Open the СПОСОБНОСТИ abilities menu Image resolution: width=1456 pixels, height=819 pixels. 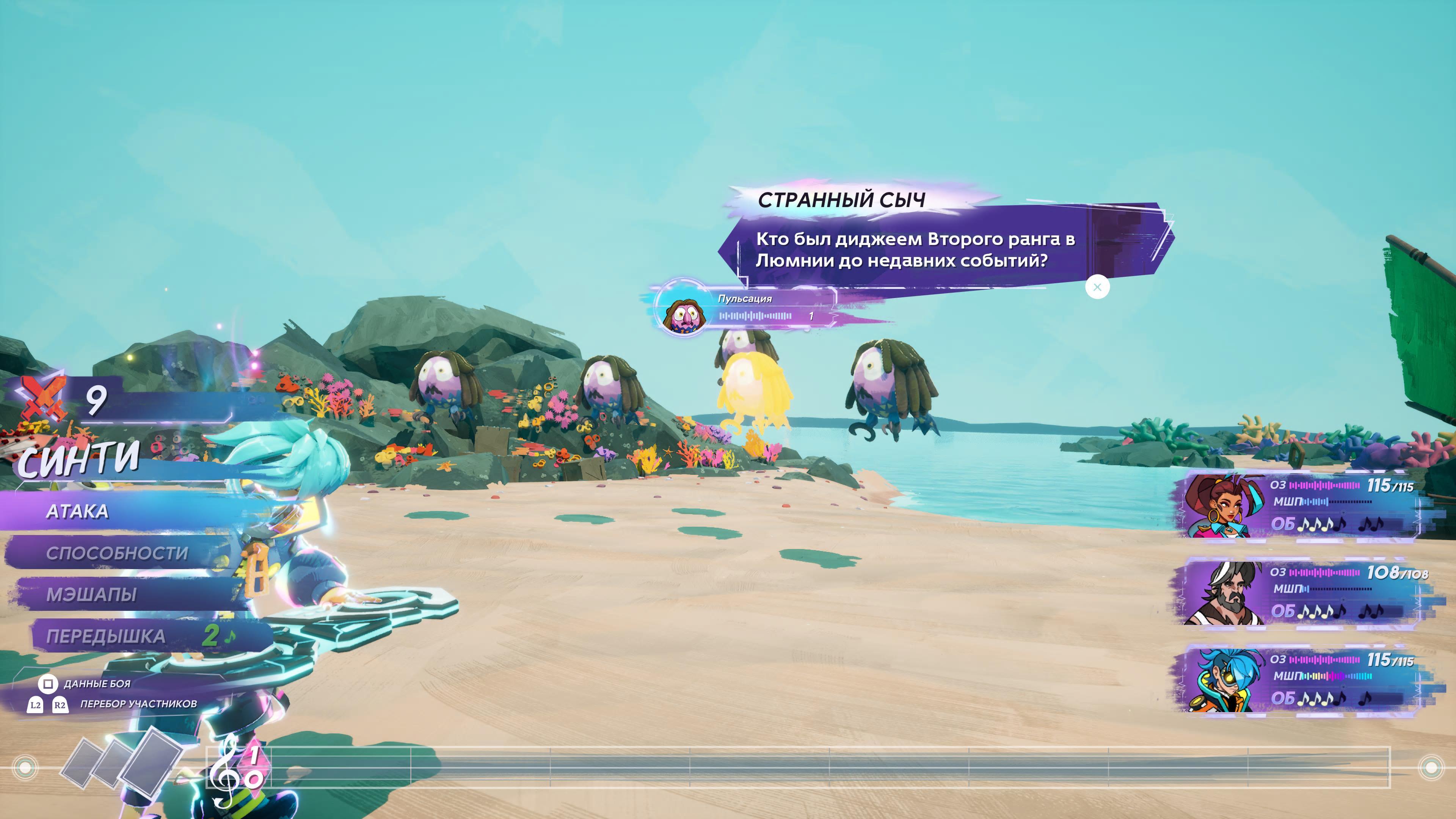[117, 553]
